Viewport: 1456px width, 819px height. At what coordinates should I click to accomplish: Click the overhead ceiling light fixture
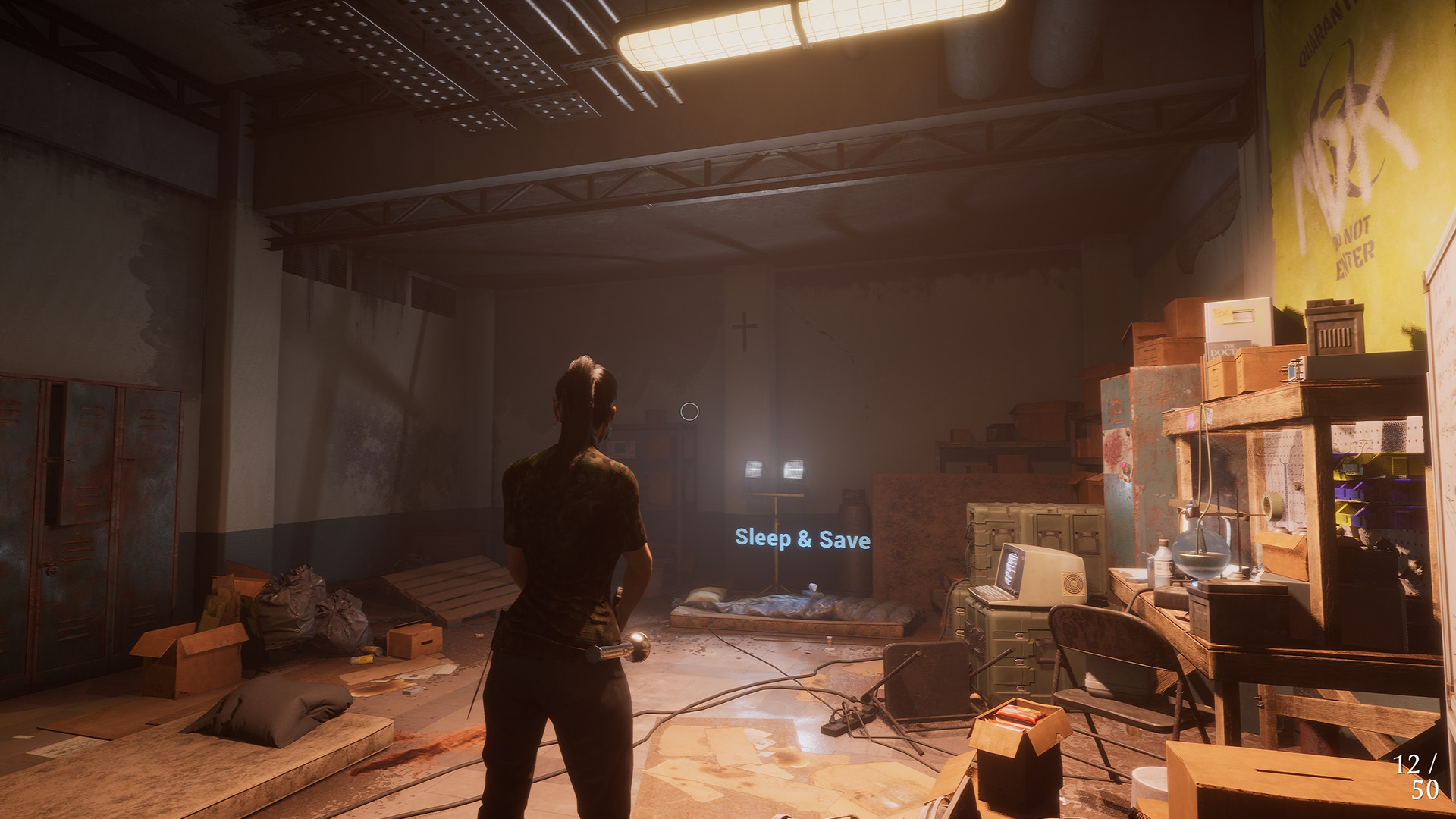click(x=758, y=34)
